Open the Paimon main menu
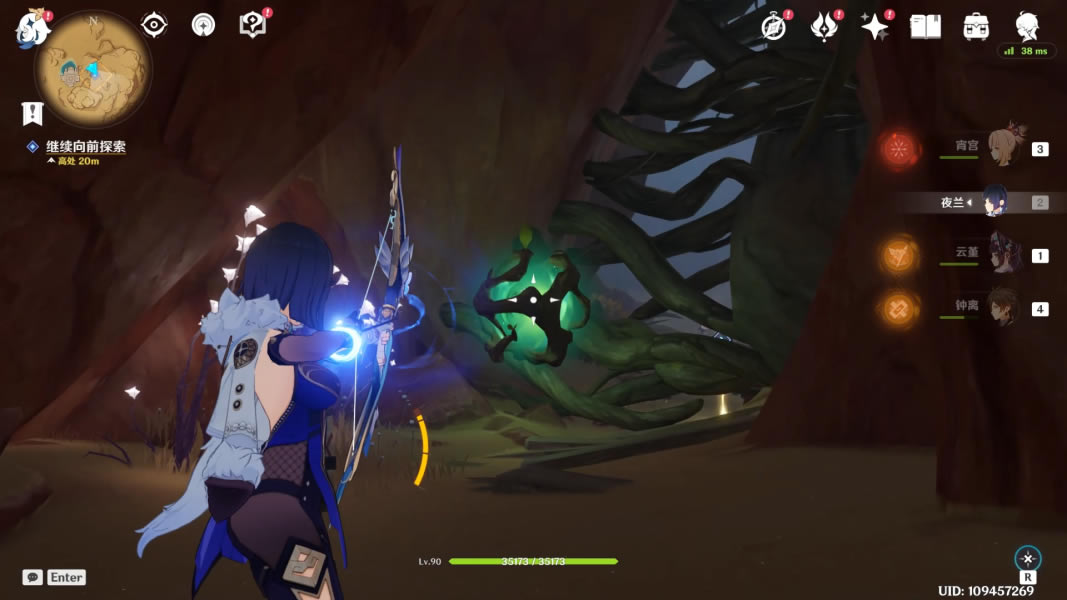 tap(33, 27)
